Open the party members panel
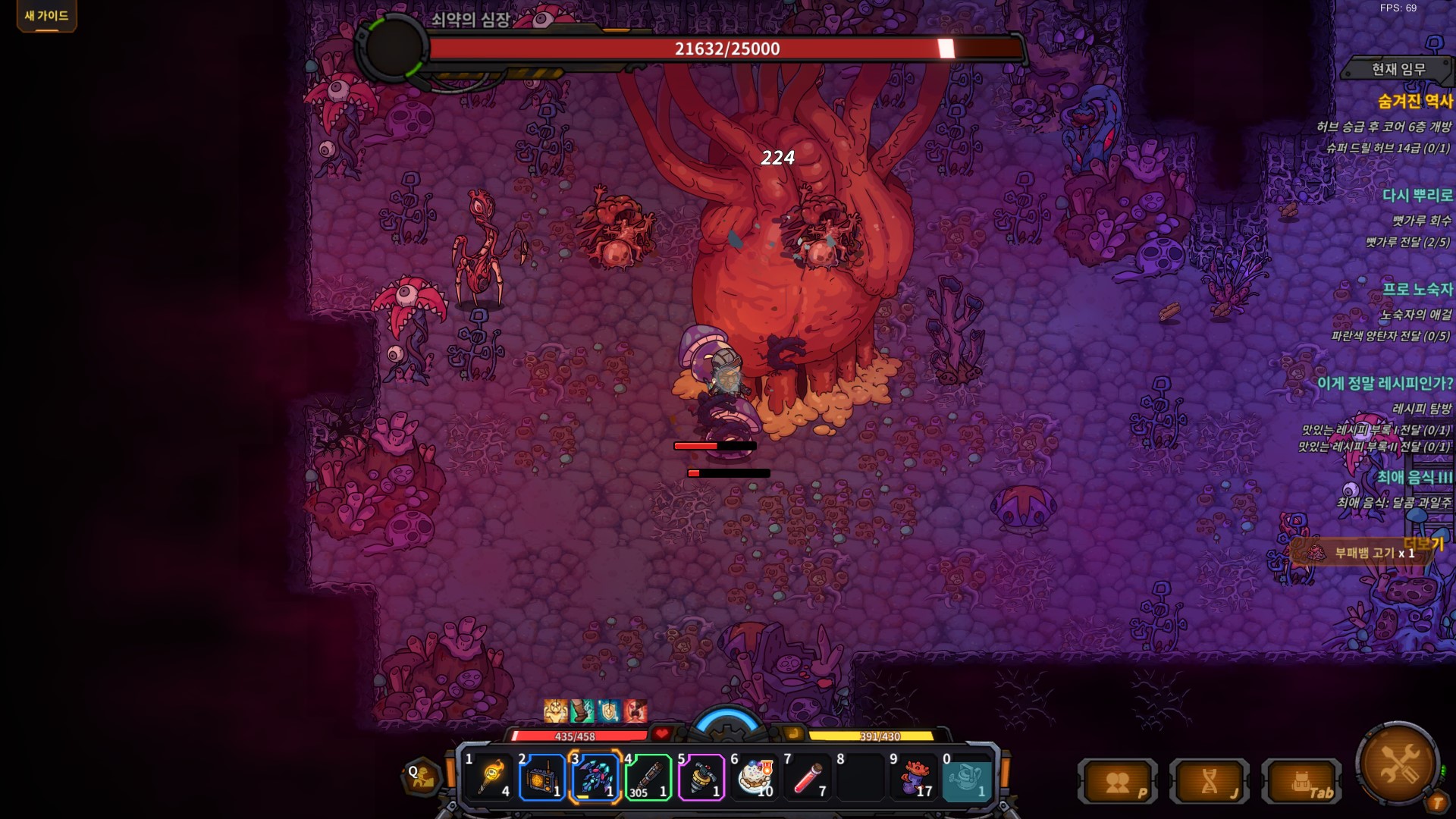 click(1118, 783)
